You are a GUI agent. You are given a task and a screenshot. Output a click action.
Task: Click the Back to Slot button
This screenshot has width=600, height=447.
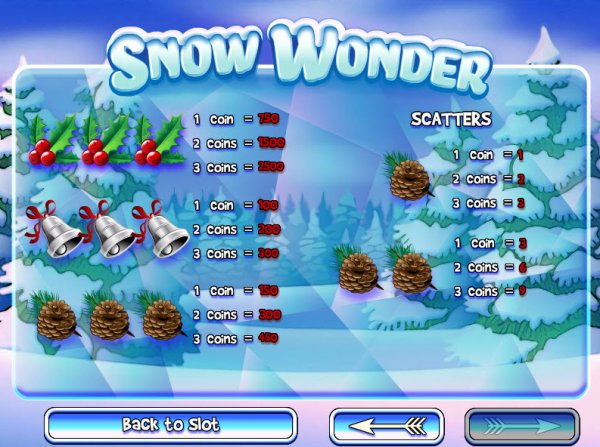pyautogui.click(x=171, y=425)
